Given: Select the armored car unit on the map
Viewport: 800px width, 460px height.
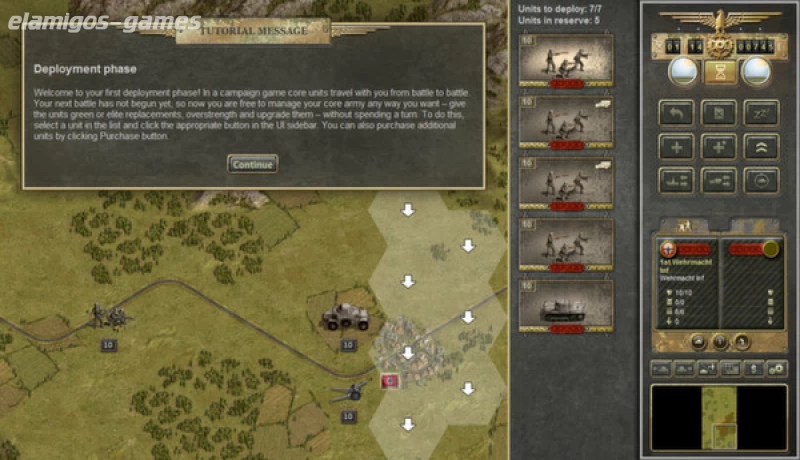Looking at the screenshot, I should (345, 318).
